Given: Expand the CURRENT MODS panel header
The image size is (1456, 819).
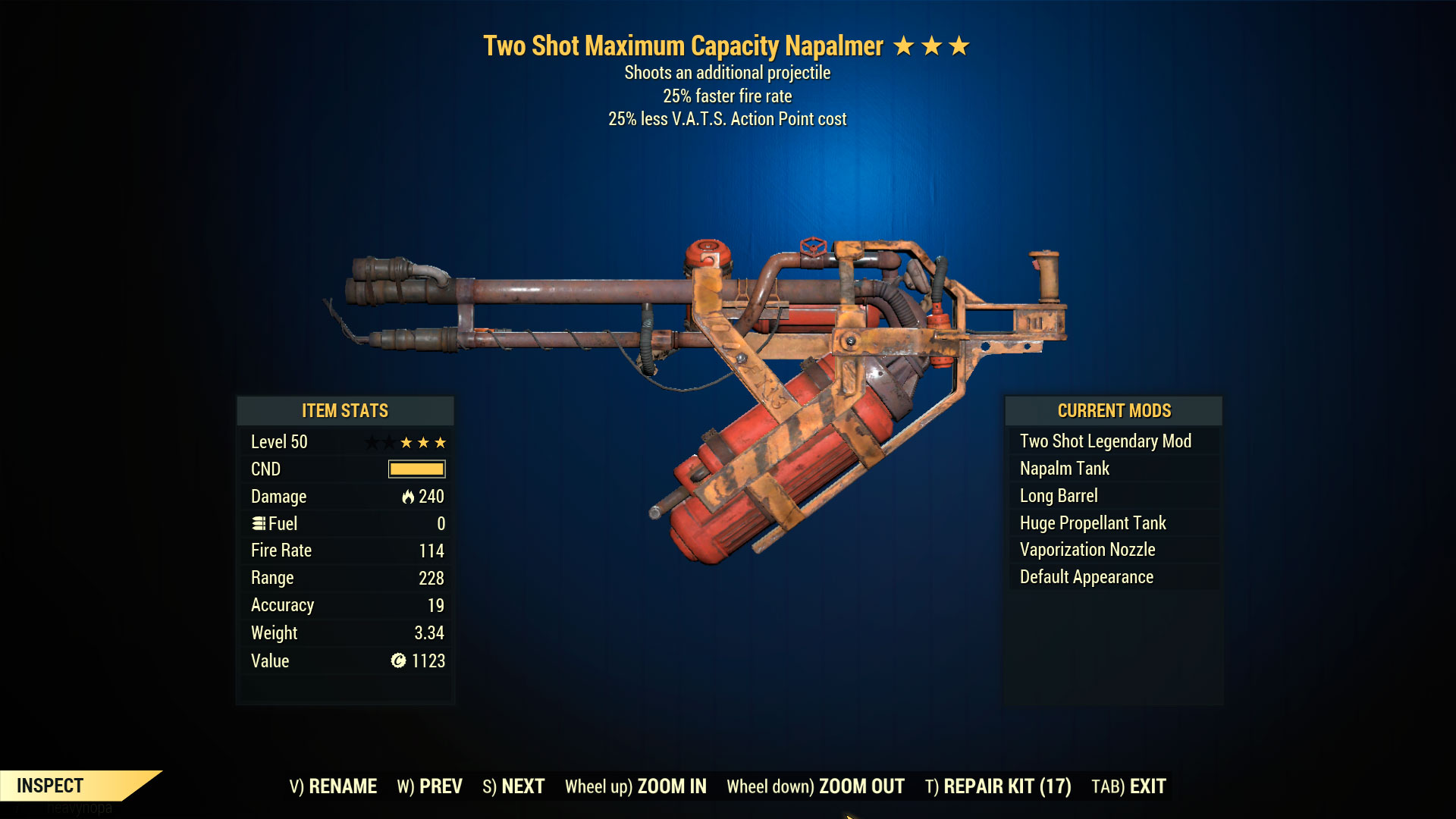Looking at the screenshot, I should click(x=1115, y=411).
